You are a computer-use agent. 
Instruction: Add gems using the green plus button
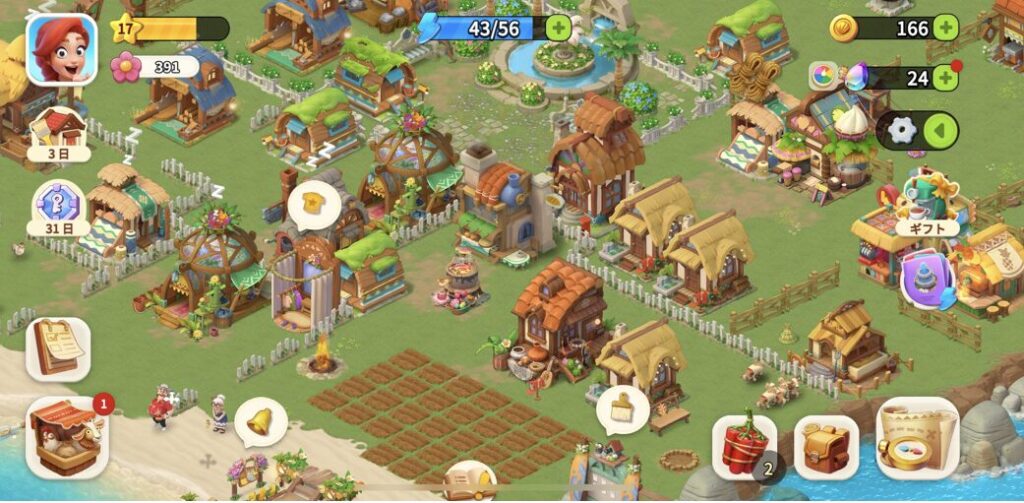coord(945,77)
